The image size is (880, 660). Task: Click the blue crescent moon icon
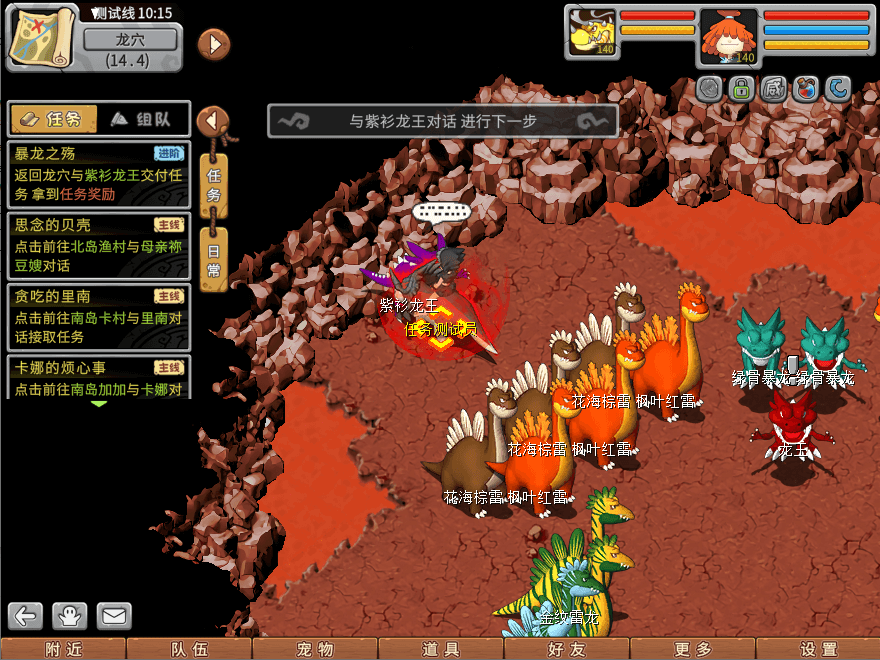(837, 89)
